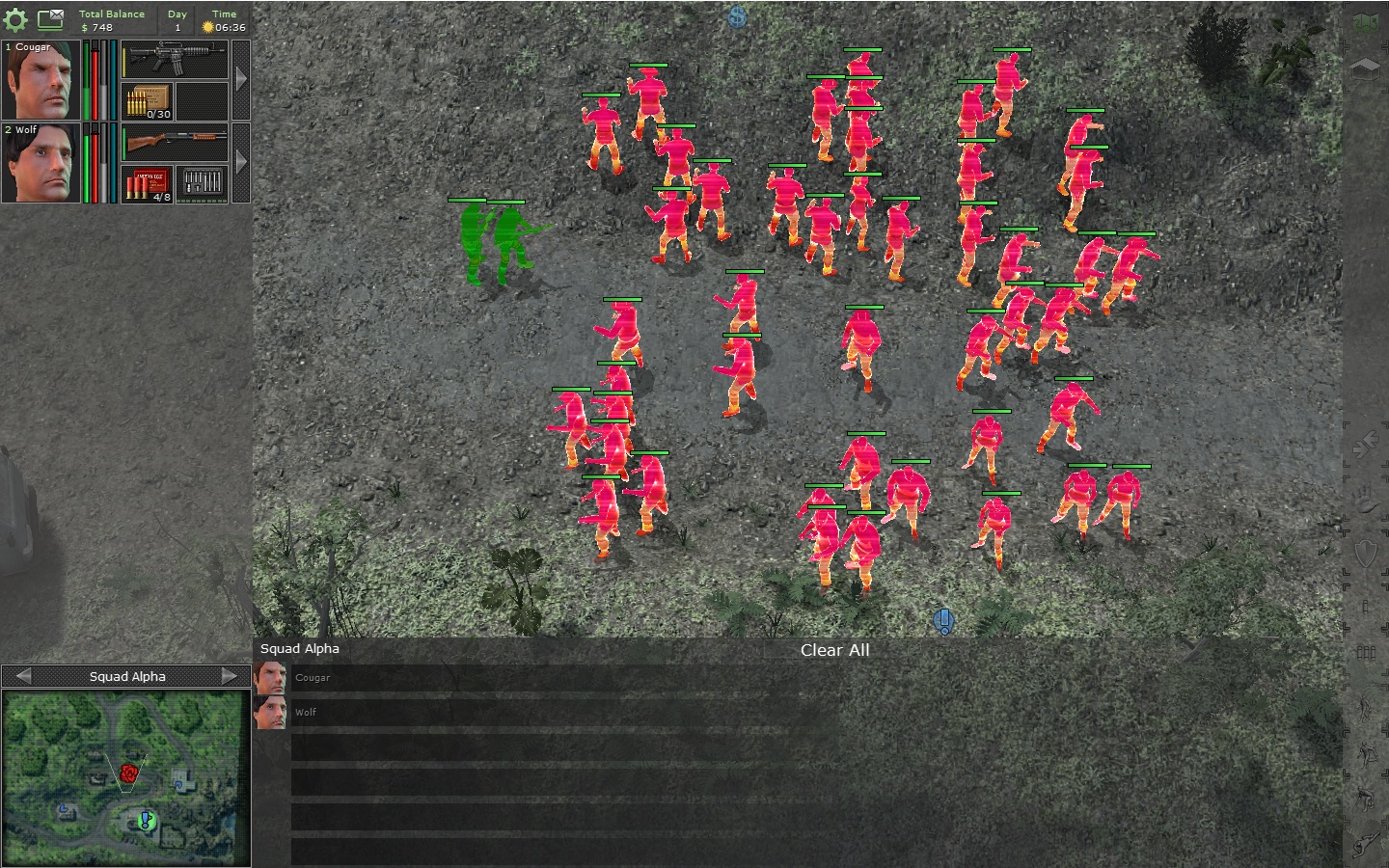Select Wolf's pump shotgun slot
Screen dimensions: 1389x868
pos(175,143)
